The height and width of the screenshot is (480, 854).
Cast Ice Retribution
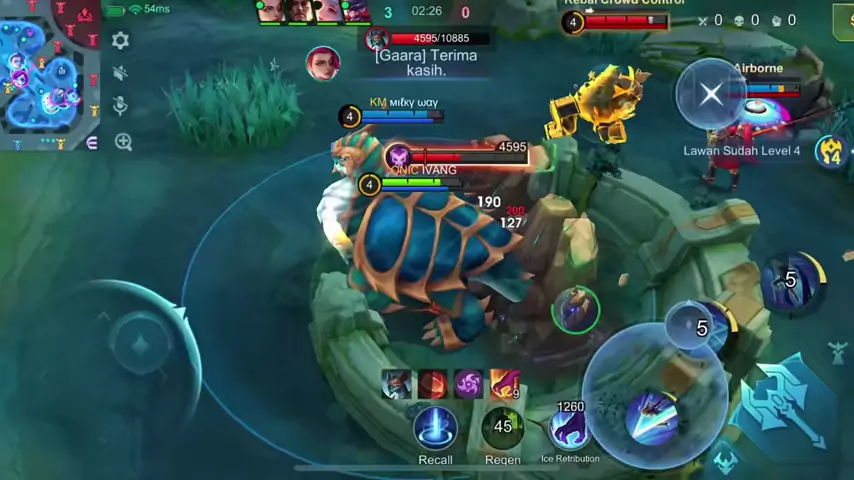569,429
